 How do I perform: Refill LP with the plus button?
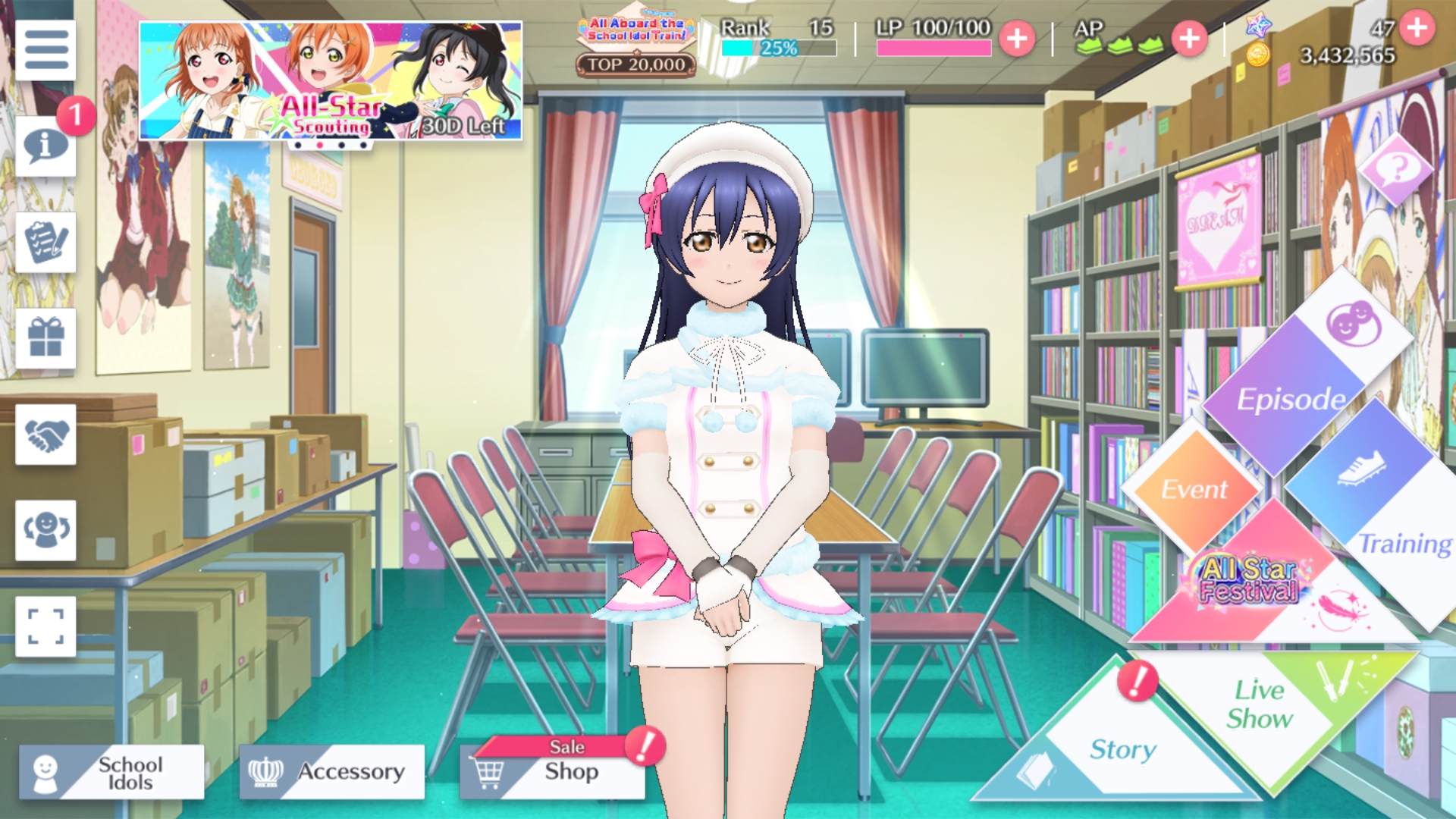tap(1017, 38)
